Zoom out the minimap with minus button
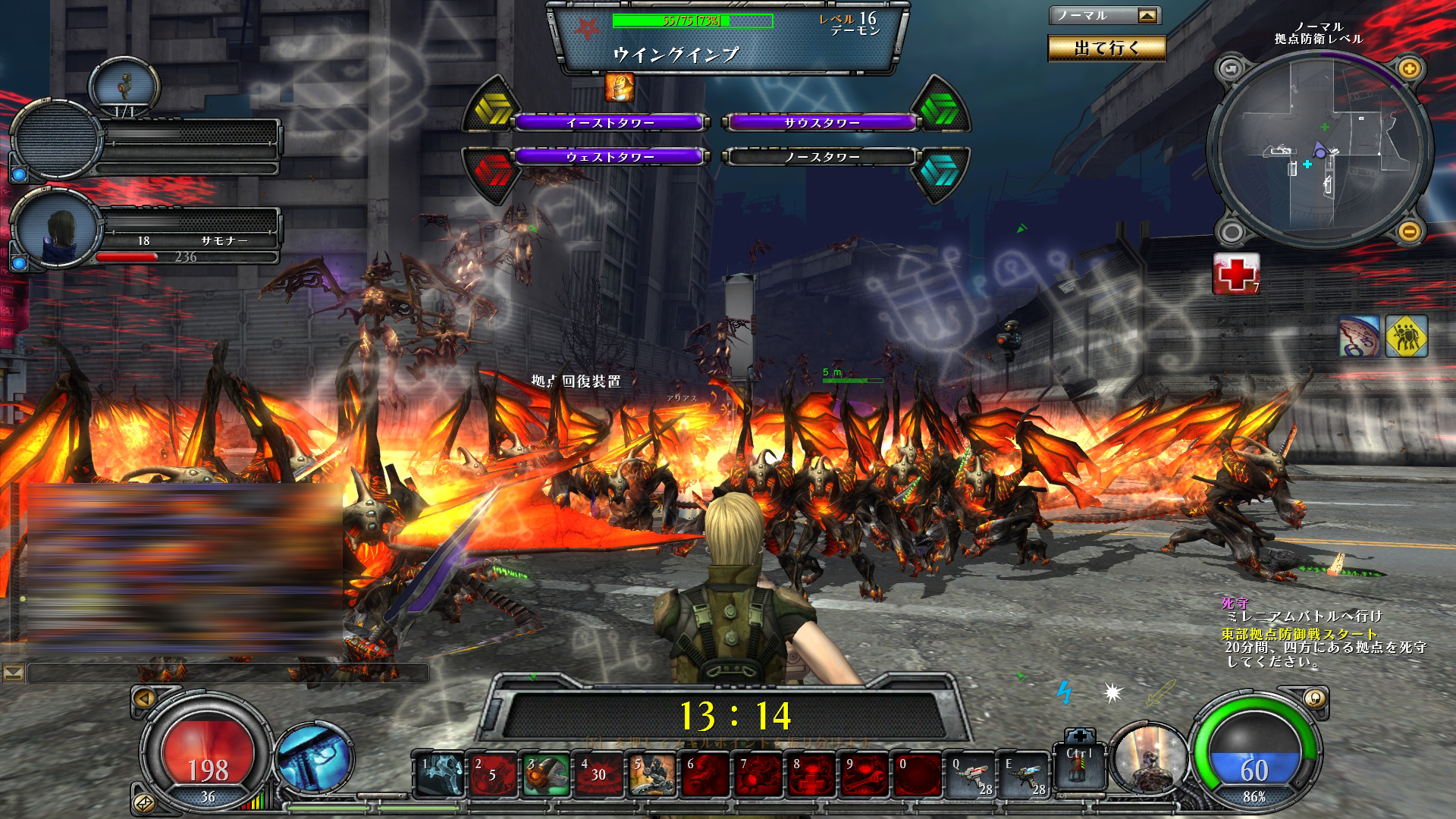 [1409, 231]
